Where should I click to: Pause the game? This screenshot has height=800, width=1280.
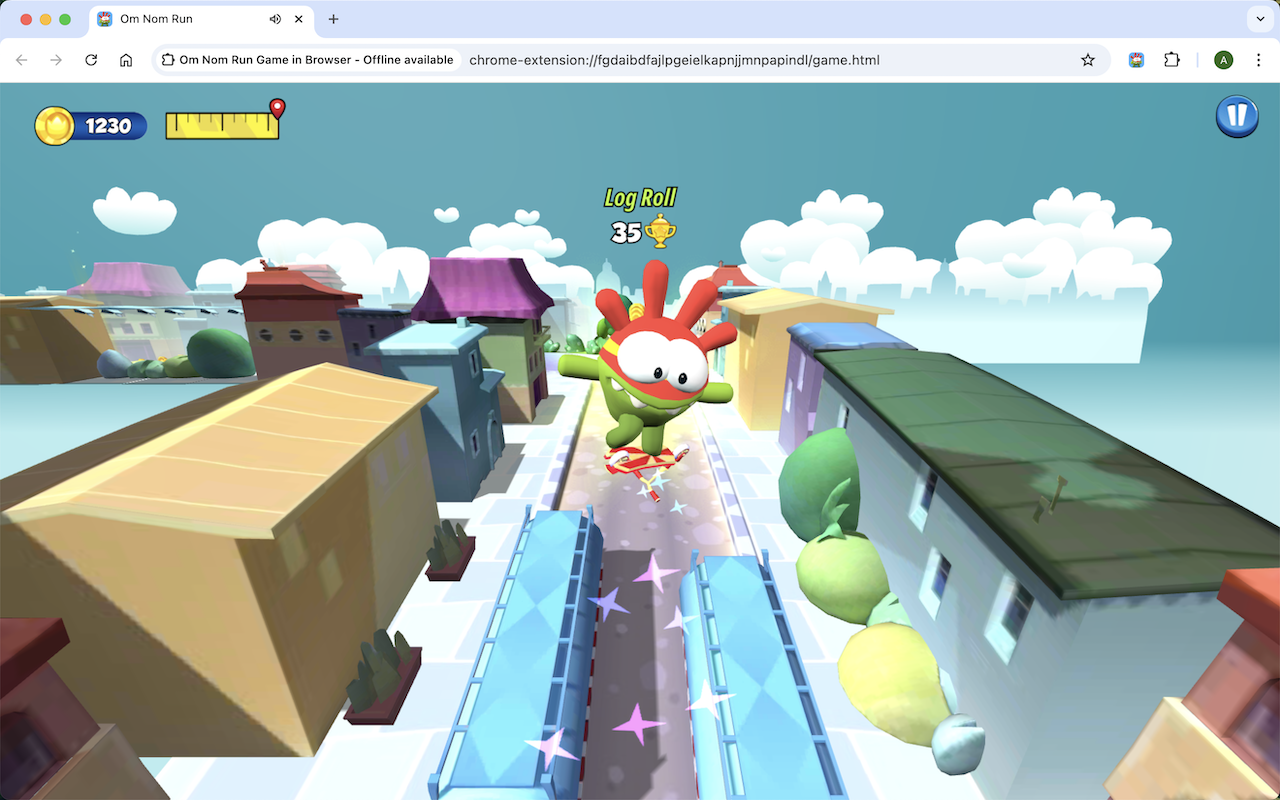point(1237,116)
